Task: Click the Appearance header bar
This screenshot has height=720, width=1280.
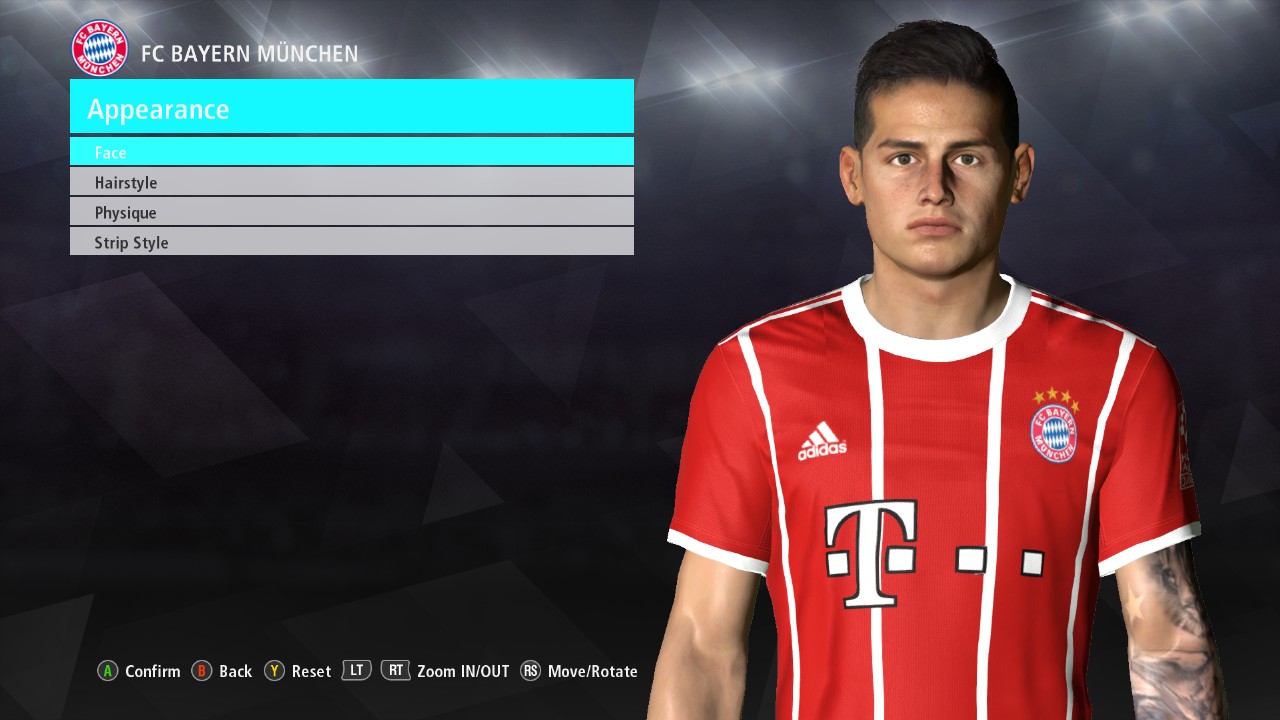Action: point(352,107)
